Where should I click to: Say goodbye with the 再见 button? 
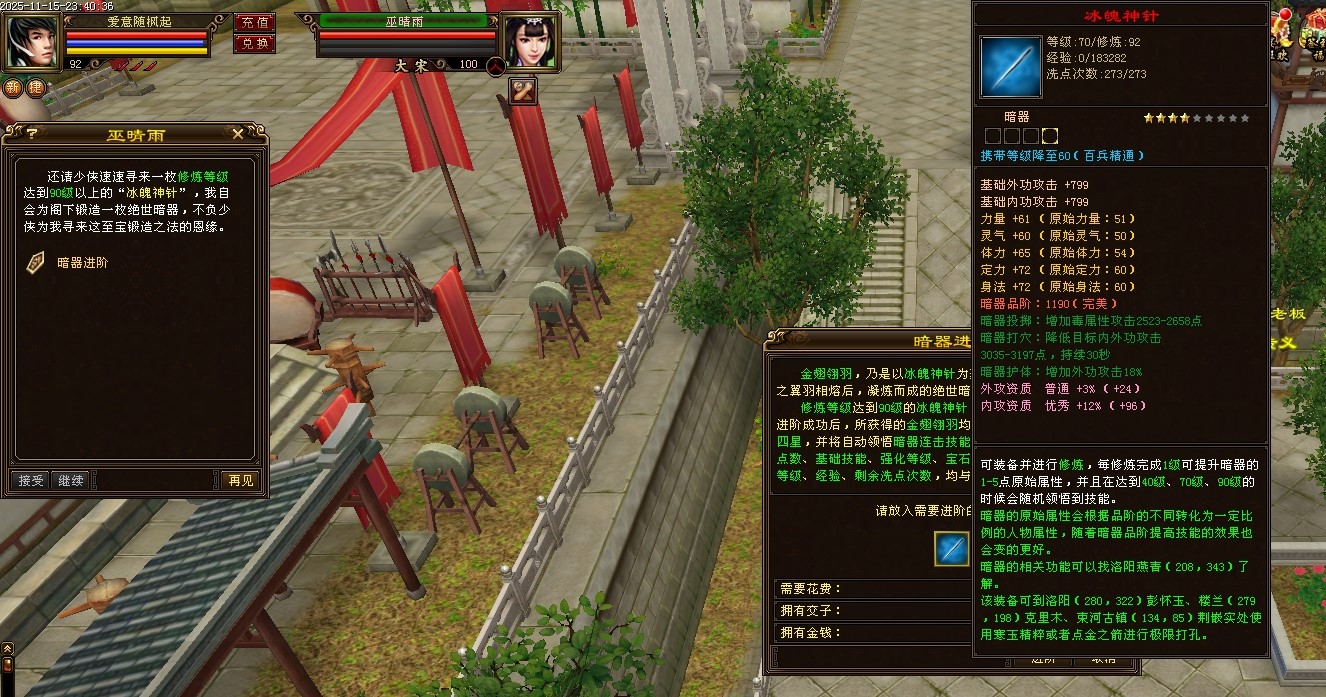pos(240,481)
